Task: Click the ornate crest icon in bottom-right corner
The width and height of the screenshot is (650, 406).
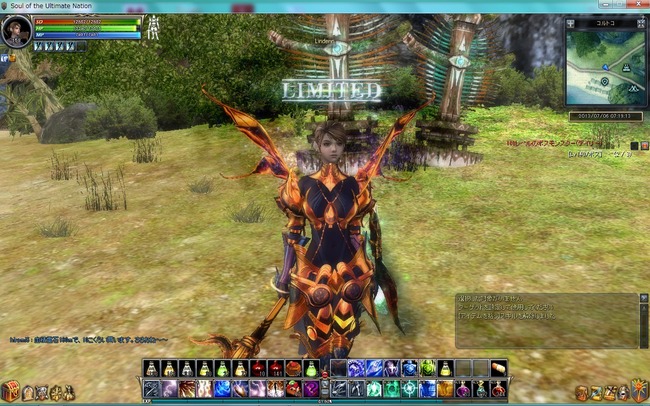Action: pos(638,389)
